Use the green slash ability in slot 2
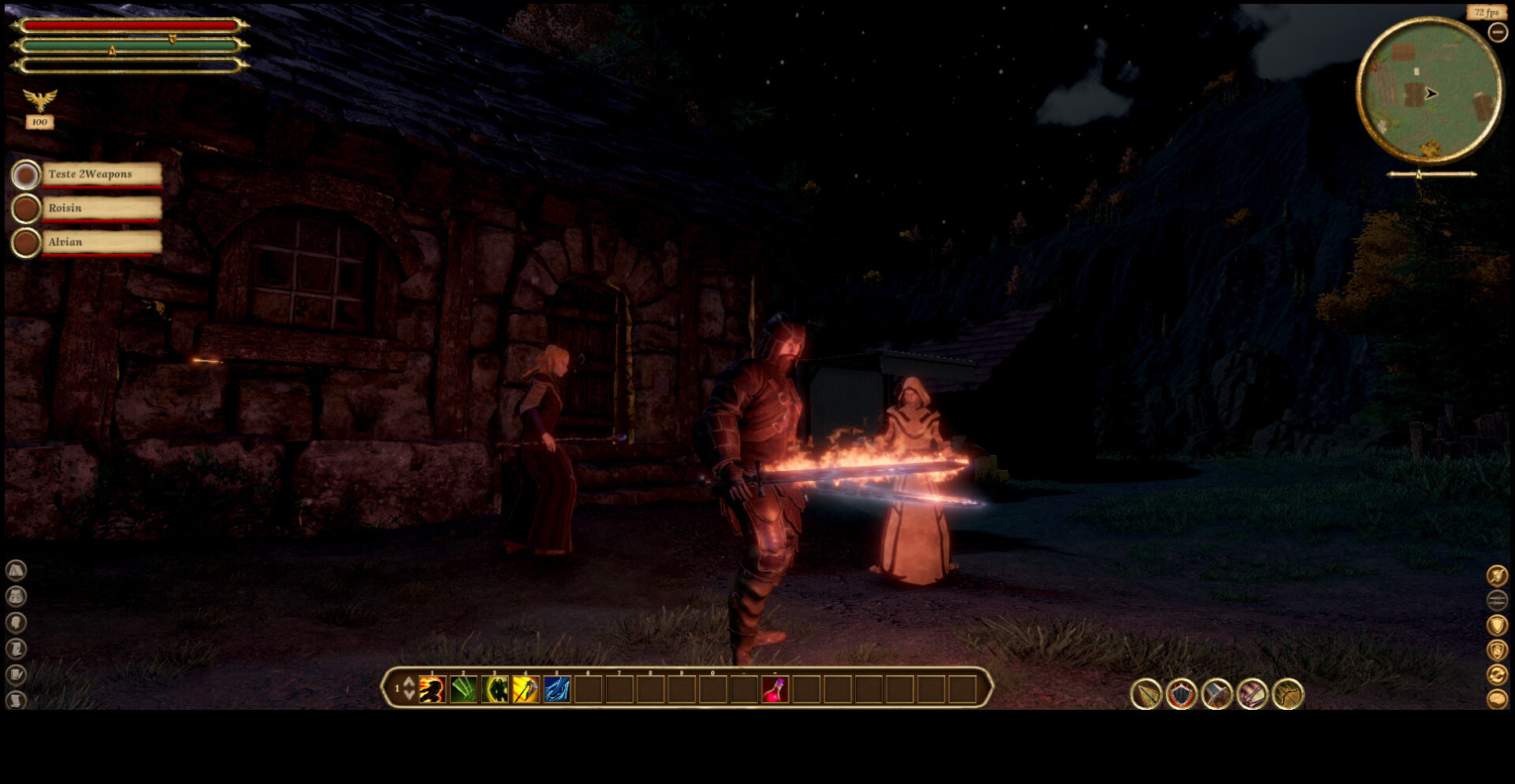 pos(463,690)
